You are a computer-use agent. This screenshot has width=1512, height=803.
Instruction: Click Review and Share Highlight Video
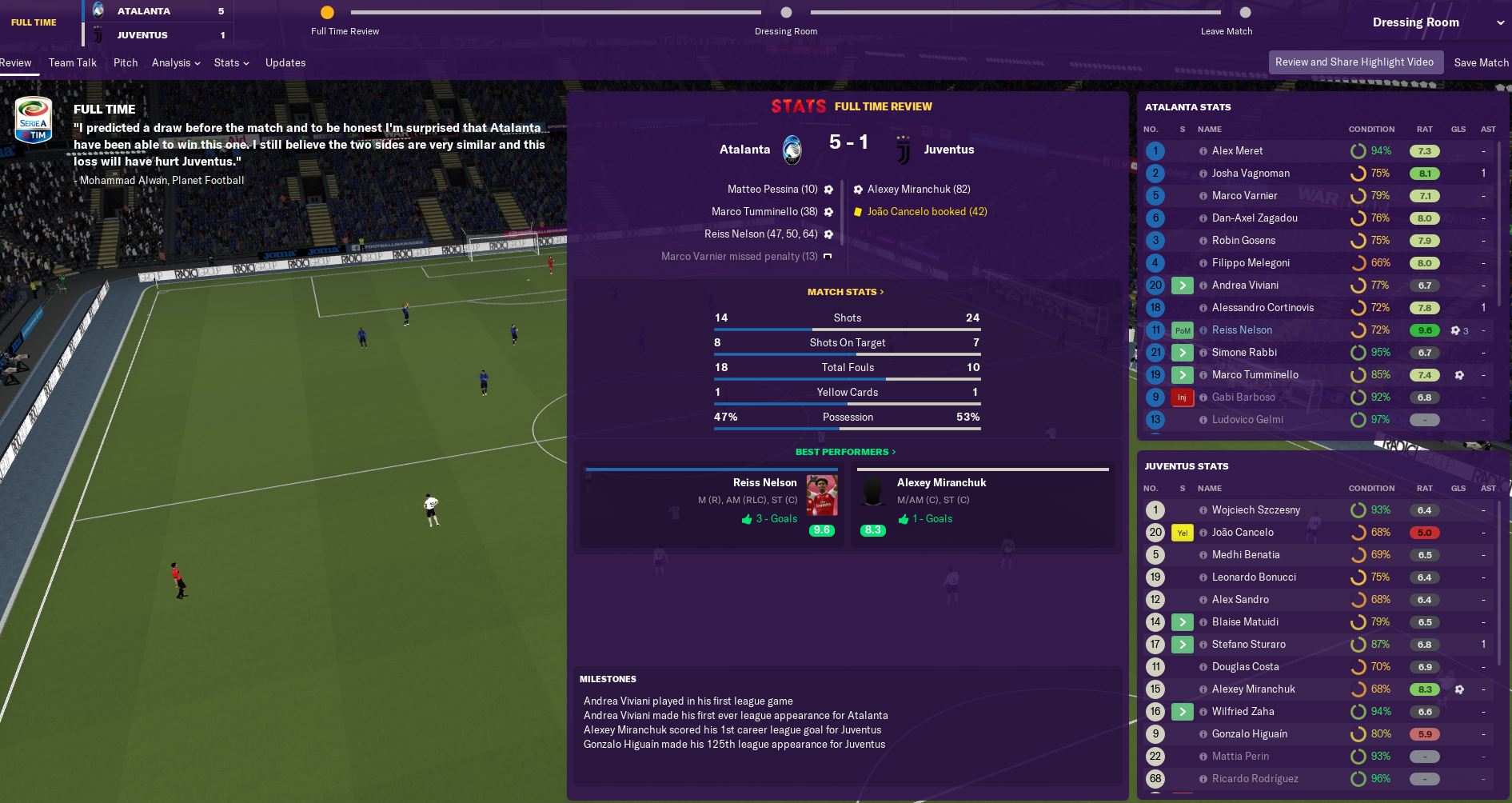(1354, 62)
